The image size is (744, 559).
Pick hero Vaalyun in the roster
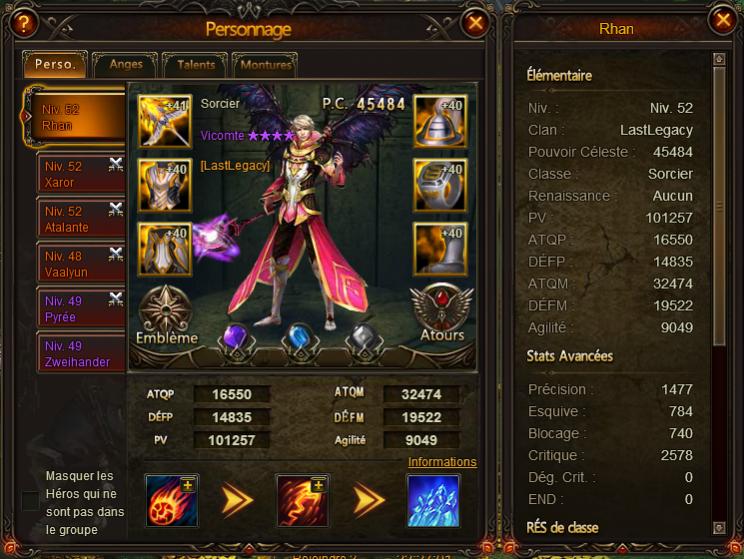[x=80, y=264]
